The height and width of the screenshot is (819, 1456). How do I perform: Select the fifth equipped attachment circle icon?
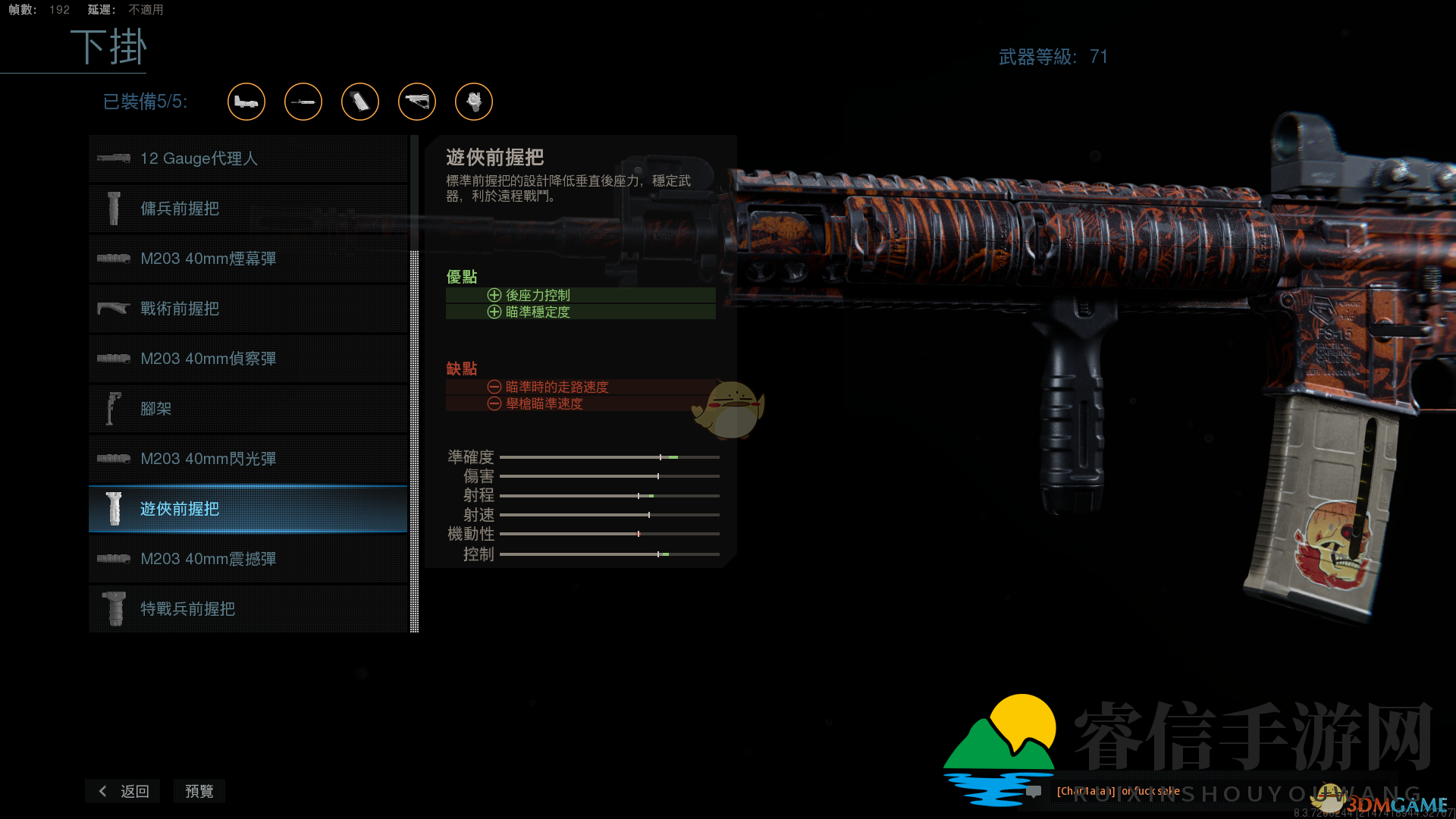(x=473, y=102)
